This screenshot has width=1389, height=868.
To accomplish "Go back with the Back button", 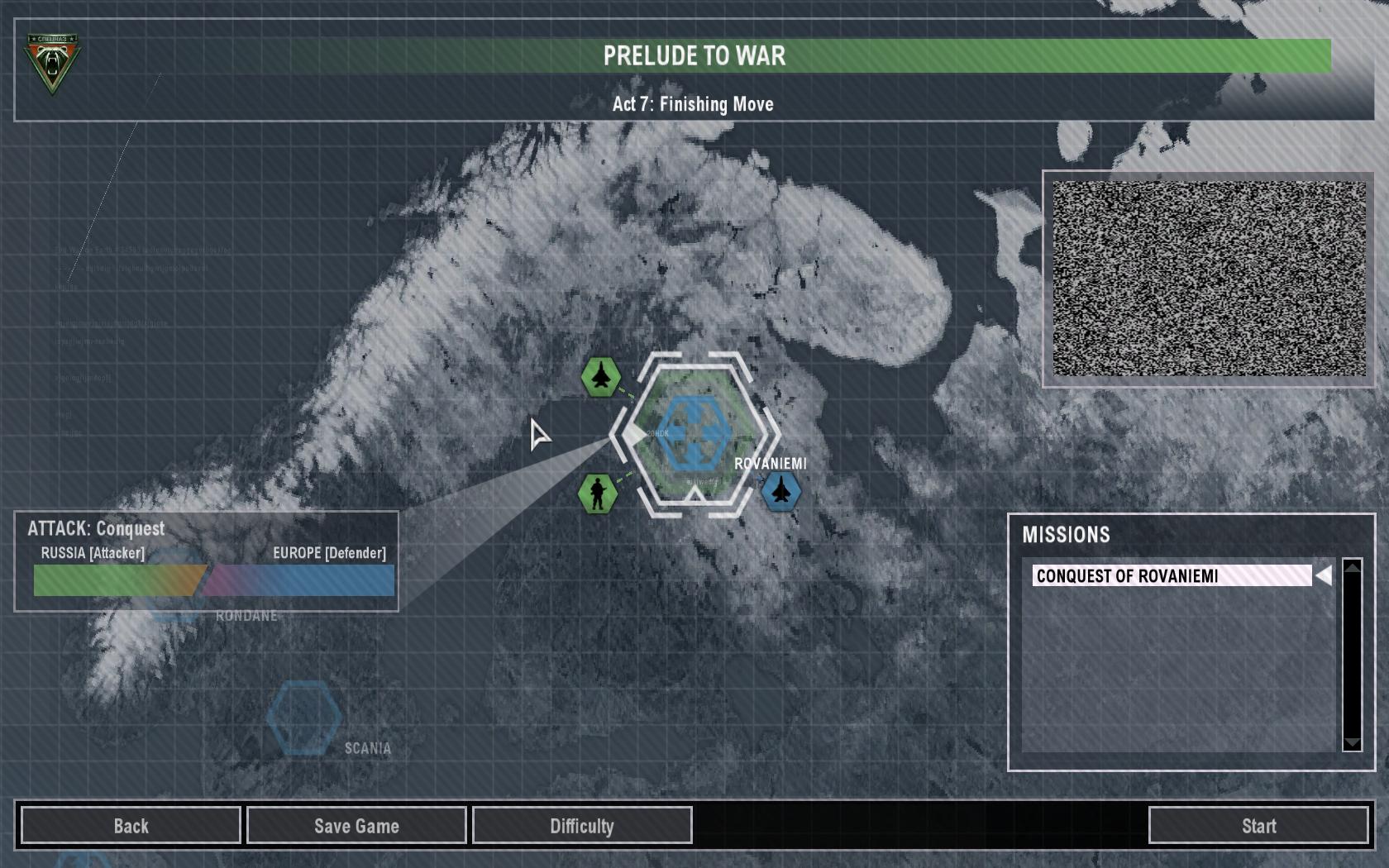I will [131, 826].
